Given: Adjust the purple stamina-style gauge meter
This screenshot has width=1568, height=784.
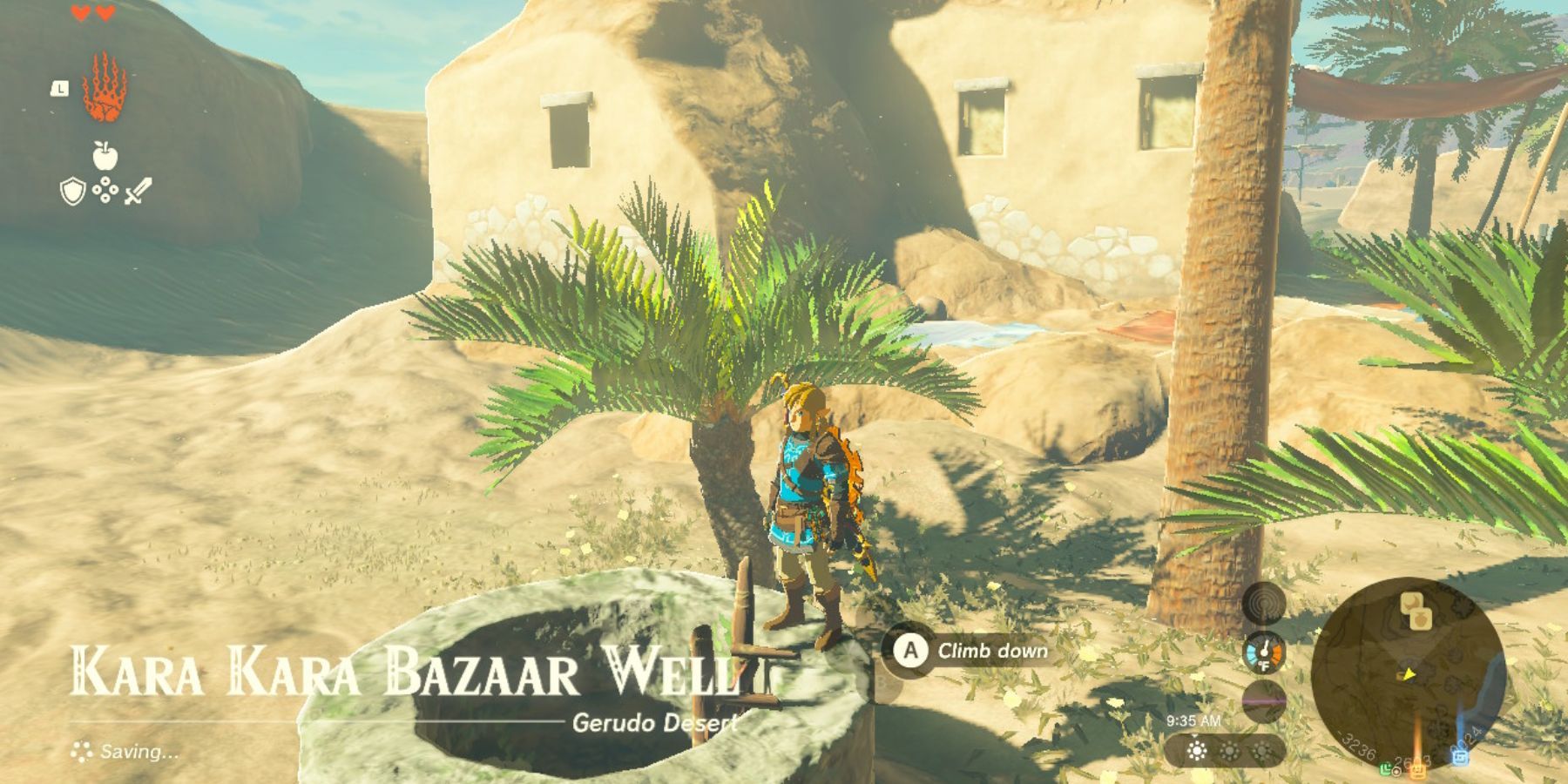Looking at the screenshot, I should click(1262, 700).
